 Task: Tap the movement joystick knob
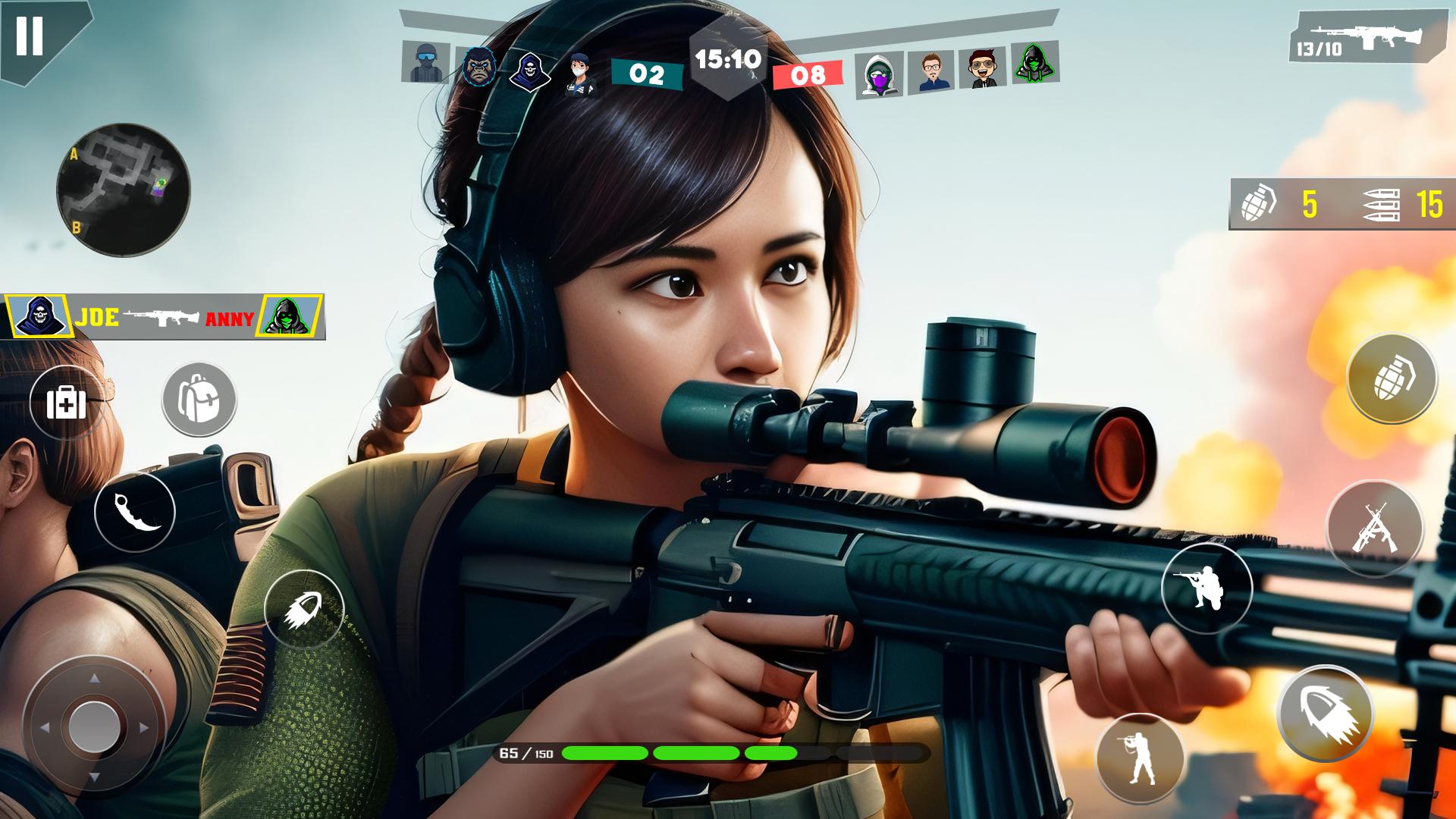pyautogui.click(x=94, y=726)
